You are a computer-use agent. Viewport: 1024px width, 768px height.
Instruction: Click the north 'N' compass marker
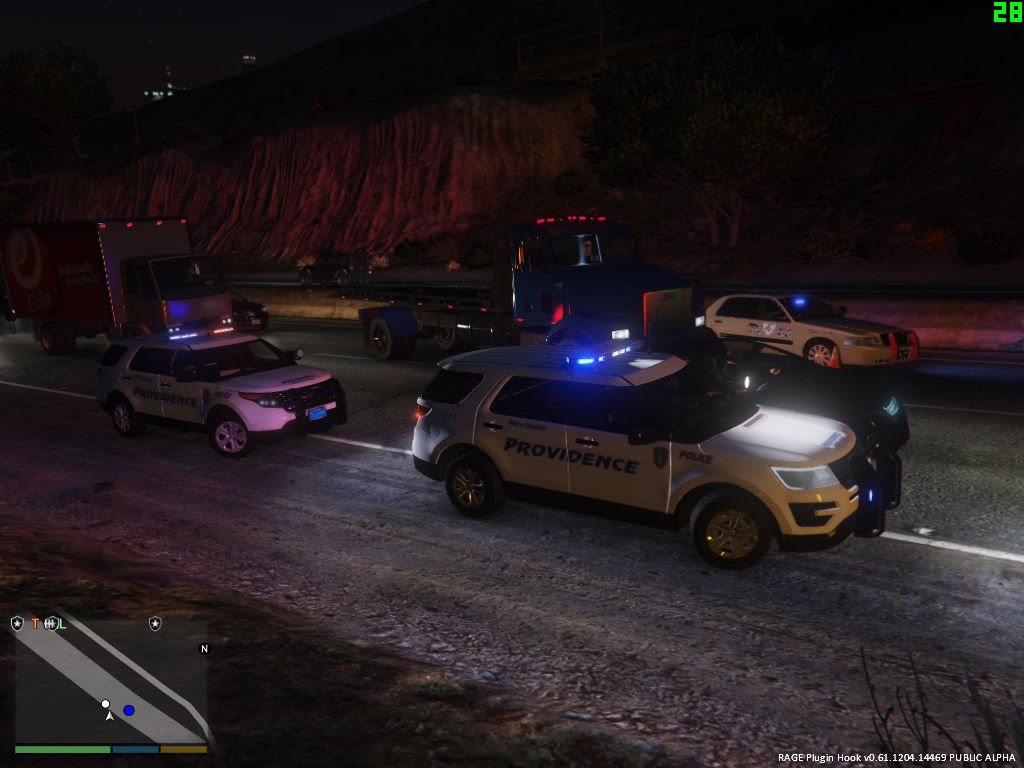[x=204, y=649]
